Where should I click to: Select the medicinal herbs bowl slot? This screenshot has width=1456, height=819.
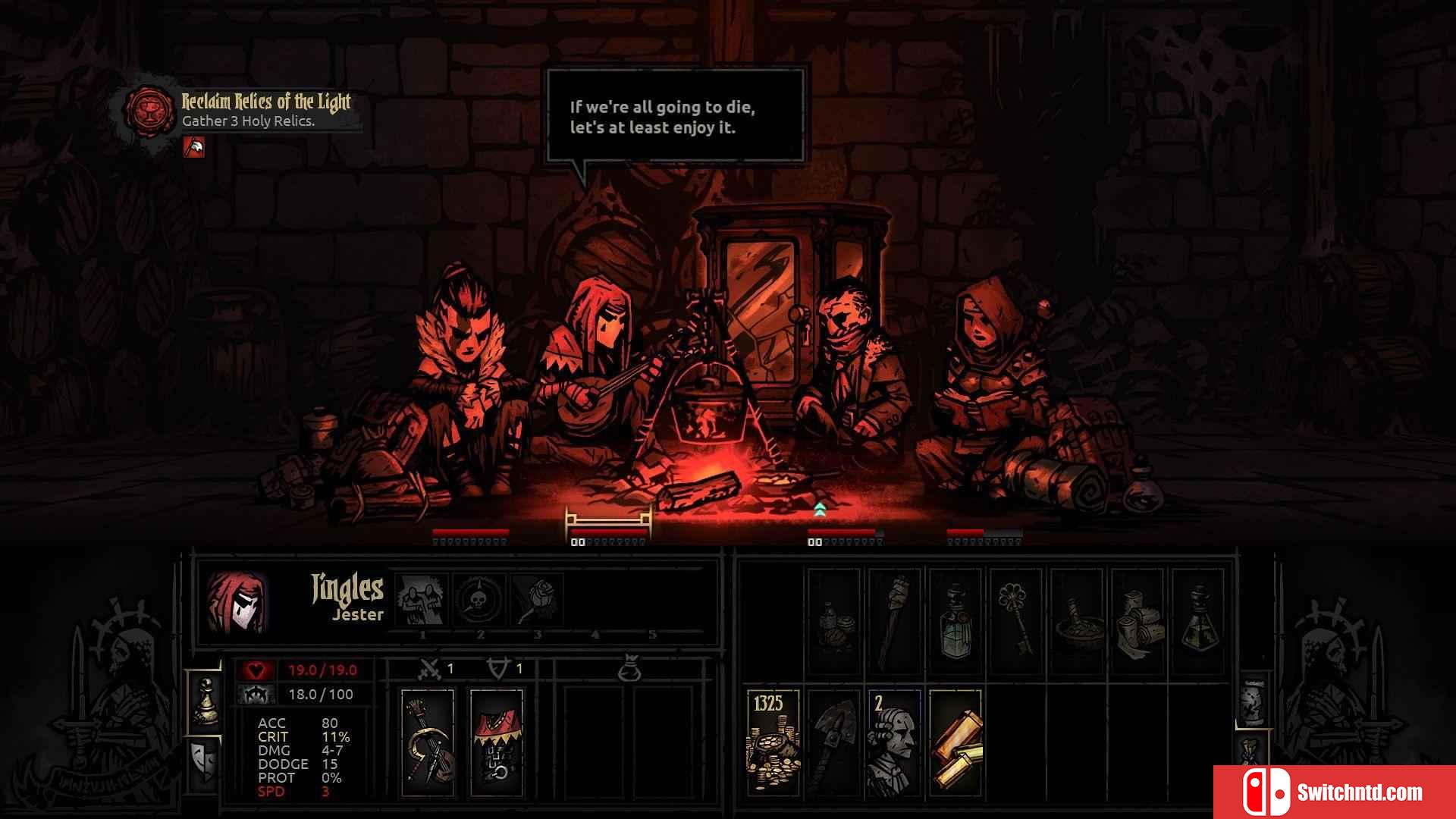[1077, 621]
